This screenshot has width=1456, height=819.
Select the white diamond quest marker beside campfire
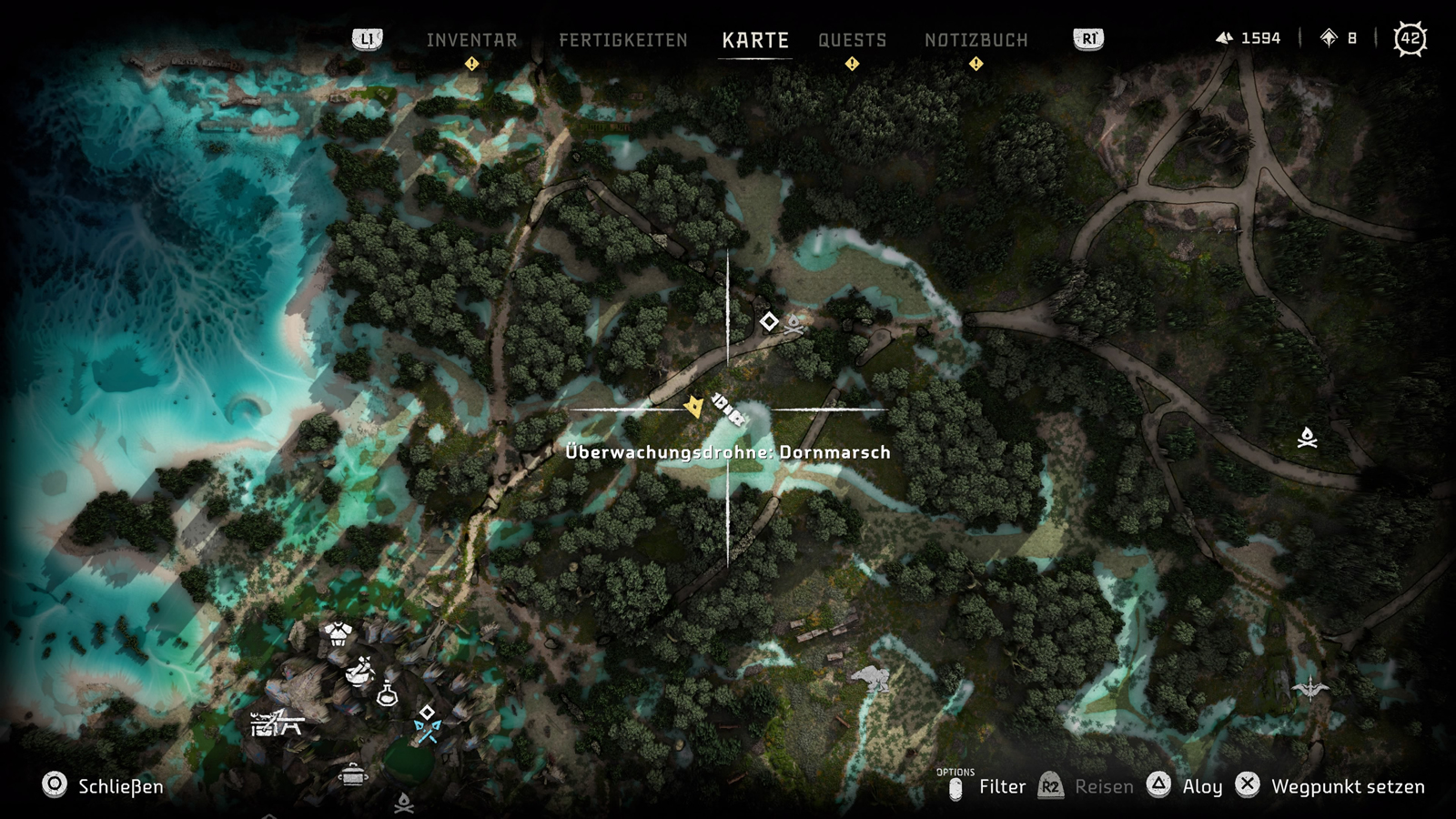coord(769,321)
